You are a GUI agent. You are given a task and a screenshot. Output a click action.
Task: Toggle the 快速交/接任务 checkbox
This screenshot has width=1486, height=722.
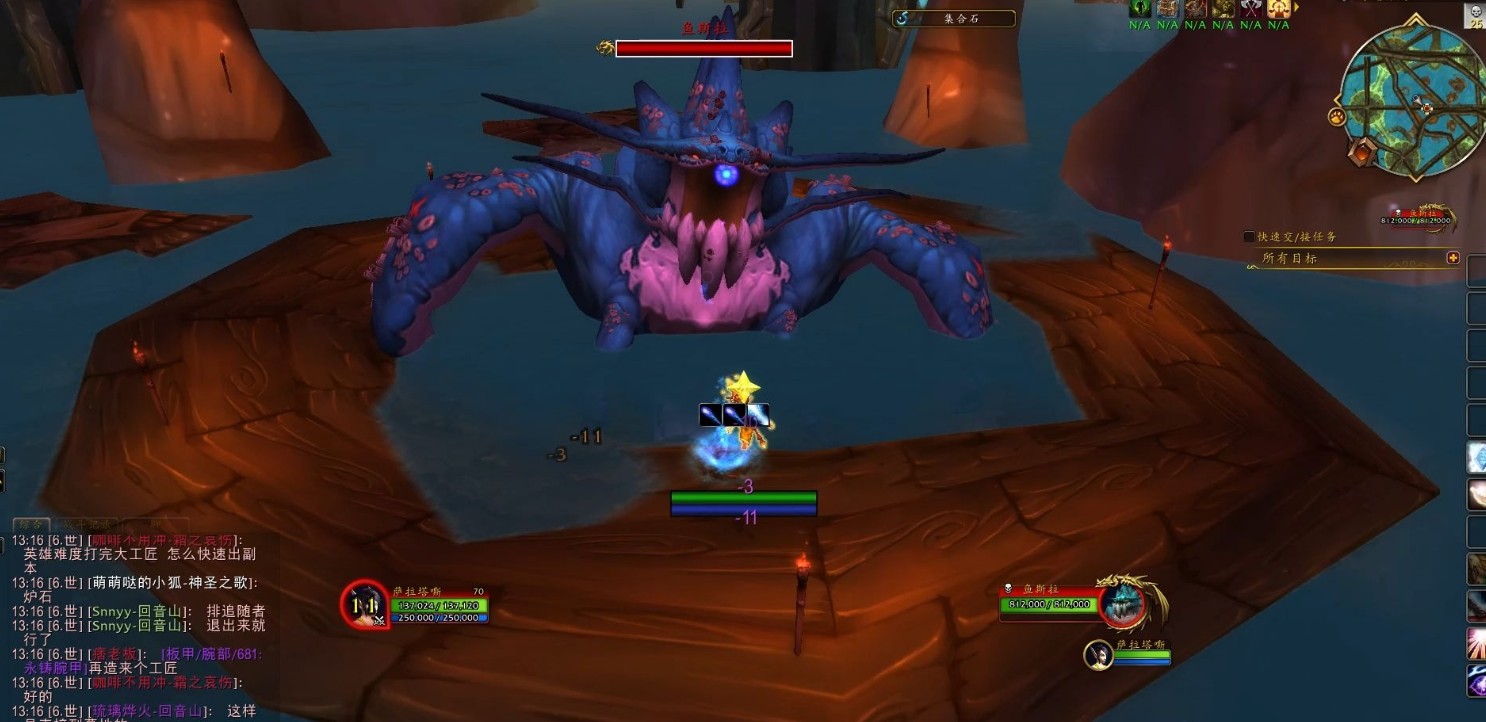click(1249, 237)
